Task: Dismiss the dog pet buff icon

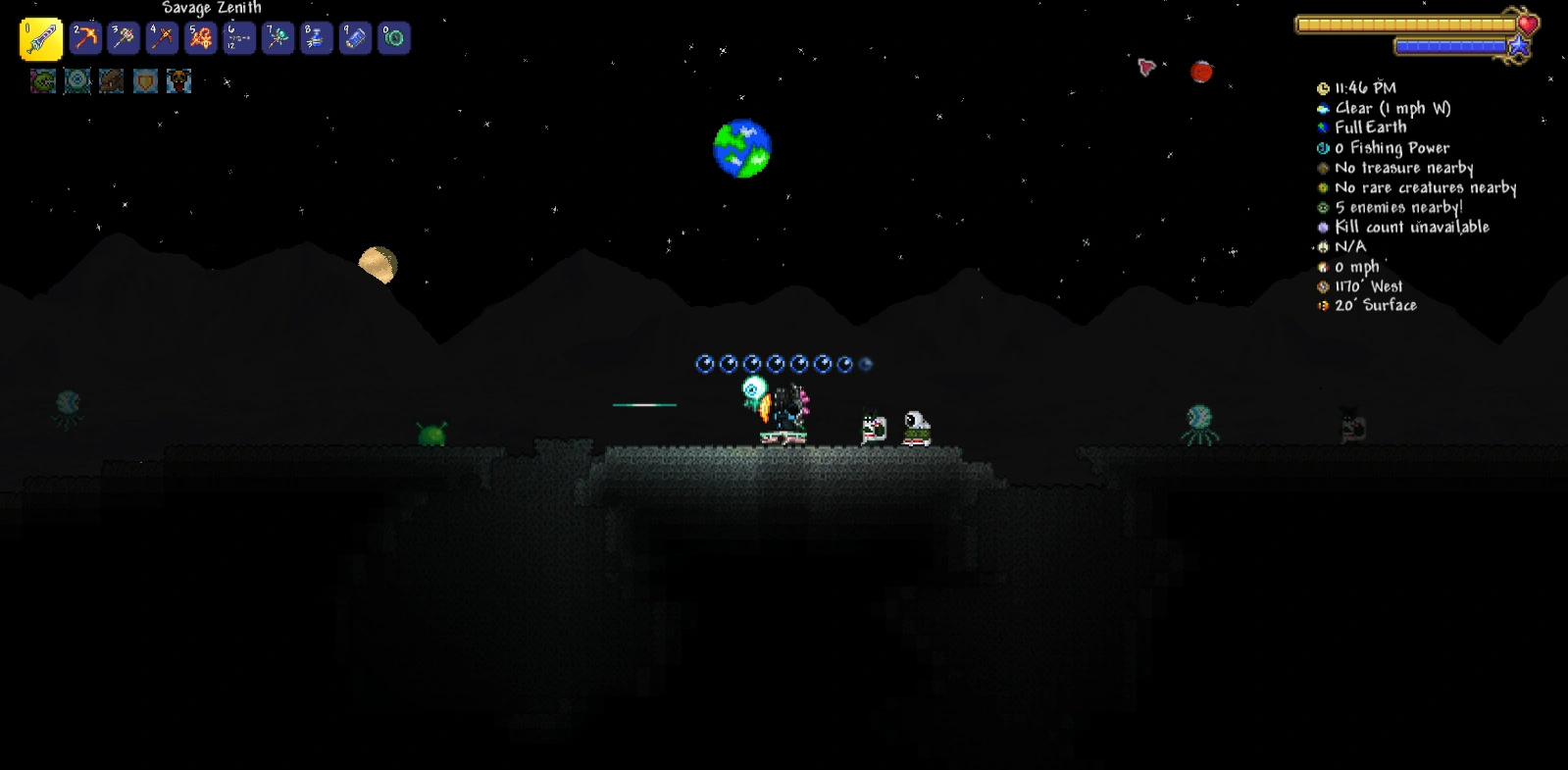Action: (177, 81)
